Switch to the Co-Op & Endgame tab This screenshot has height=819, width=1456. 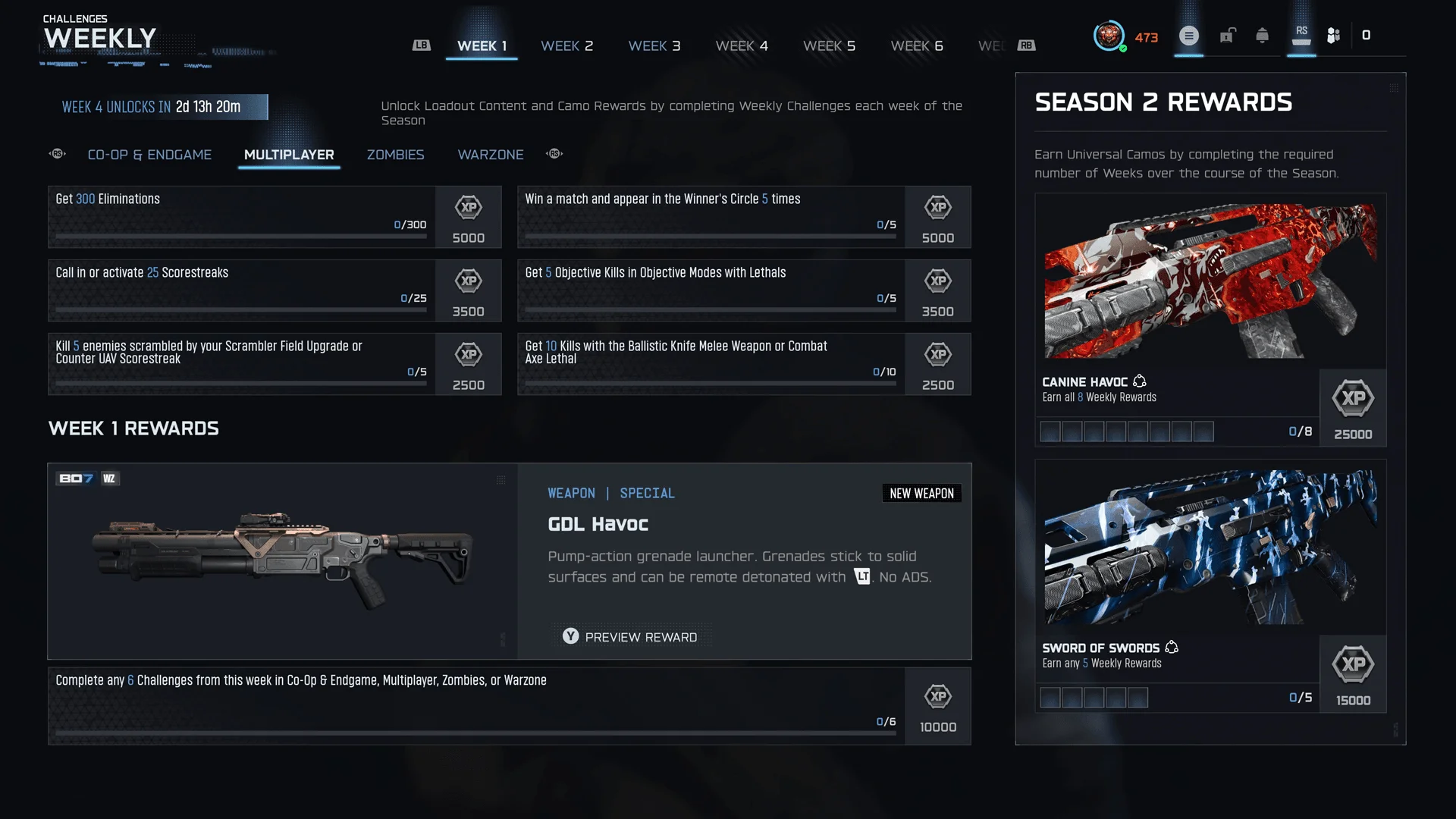point(149,155)
